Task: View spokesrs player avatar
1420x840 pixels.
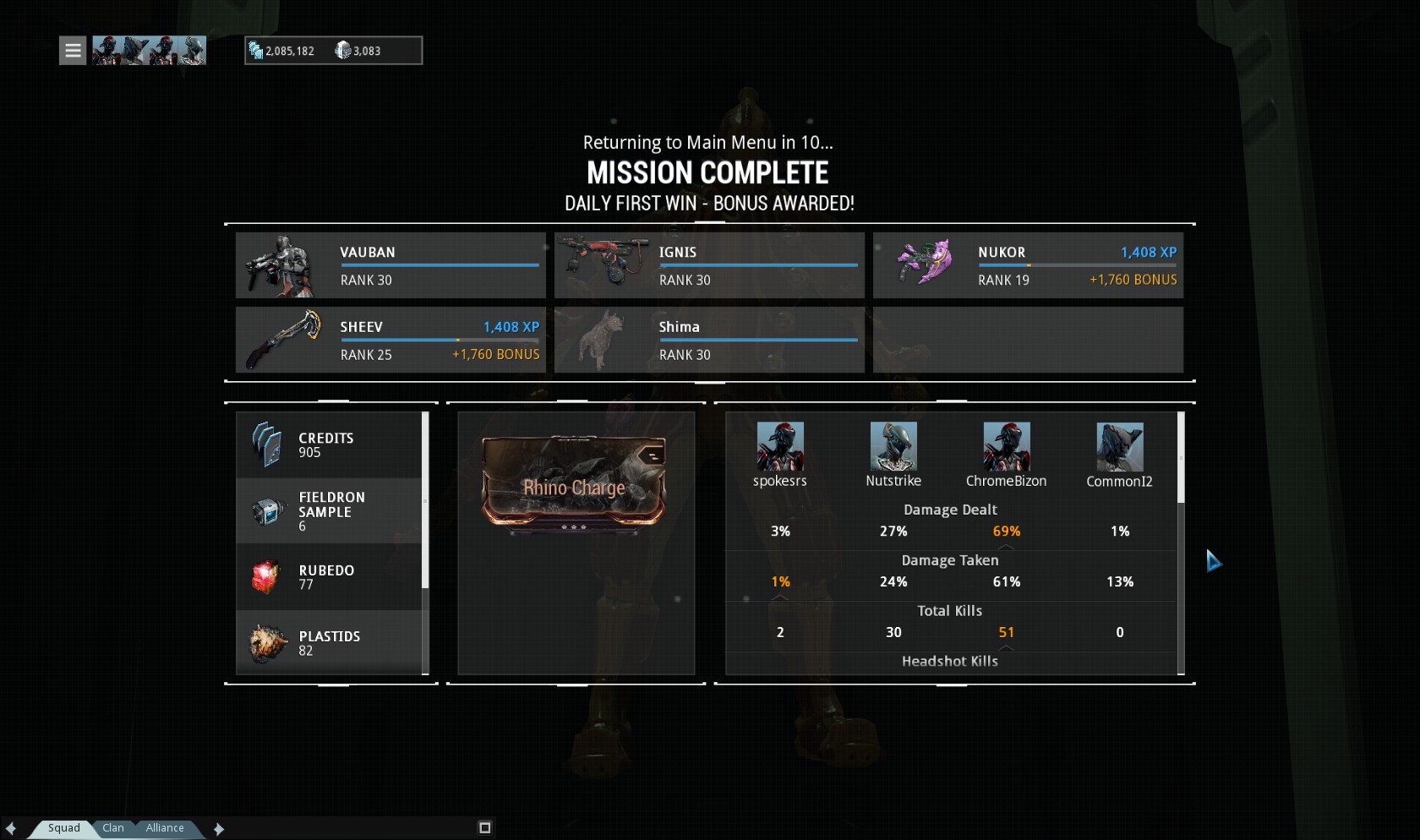Action: pyautogui.click(x=780, y=447)
